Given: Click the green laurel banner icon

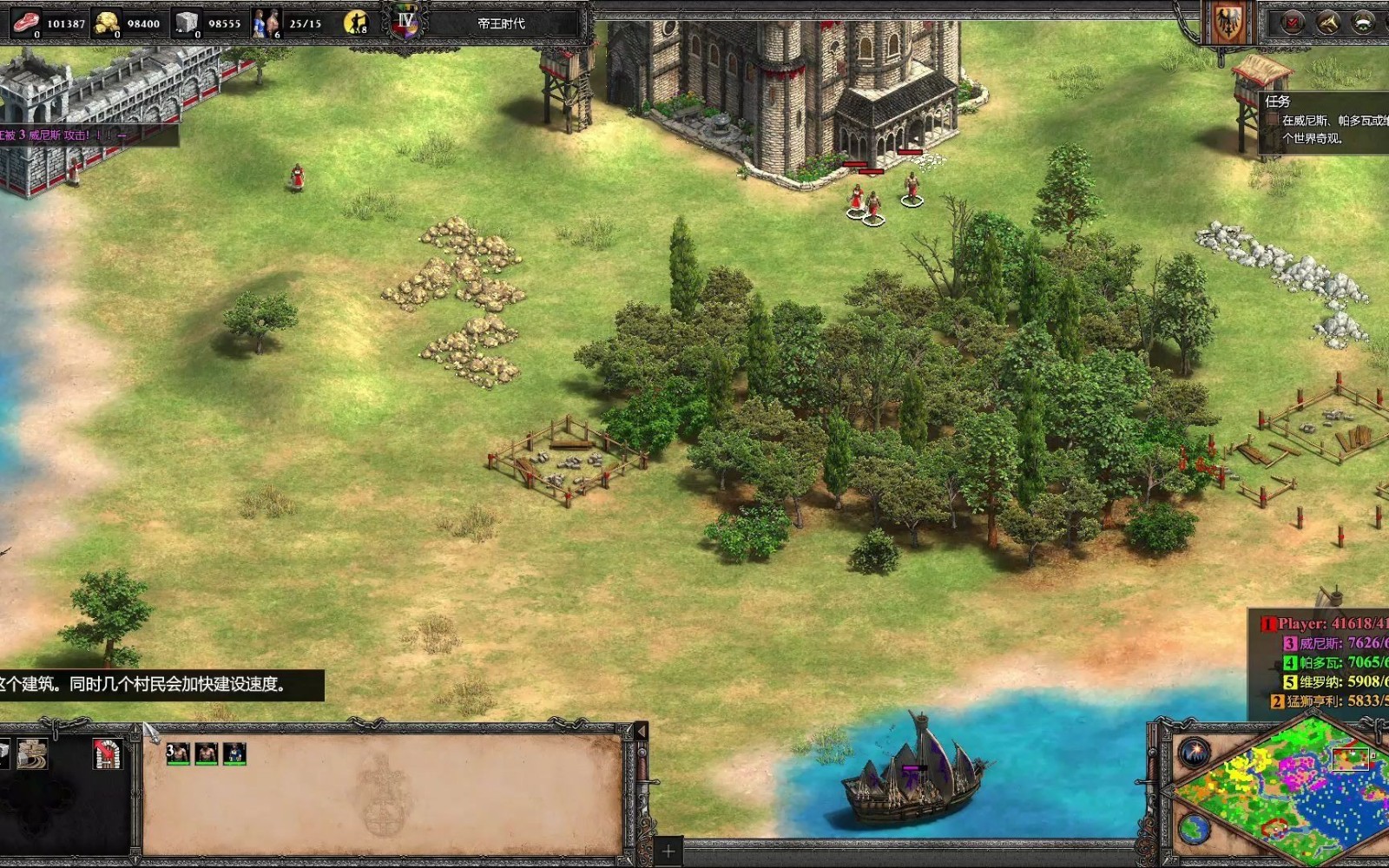Looking at the screenshot, I should click(1362, 23).
